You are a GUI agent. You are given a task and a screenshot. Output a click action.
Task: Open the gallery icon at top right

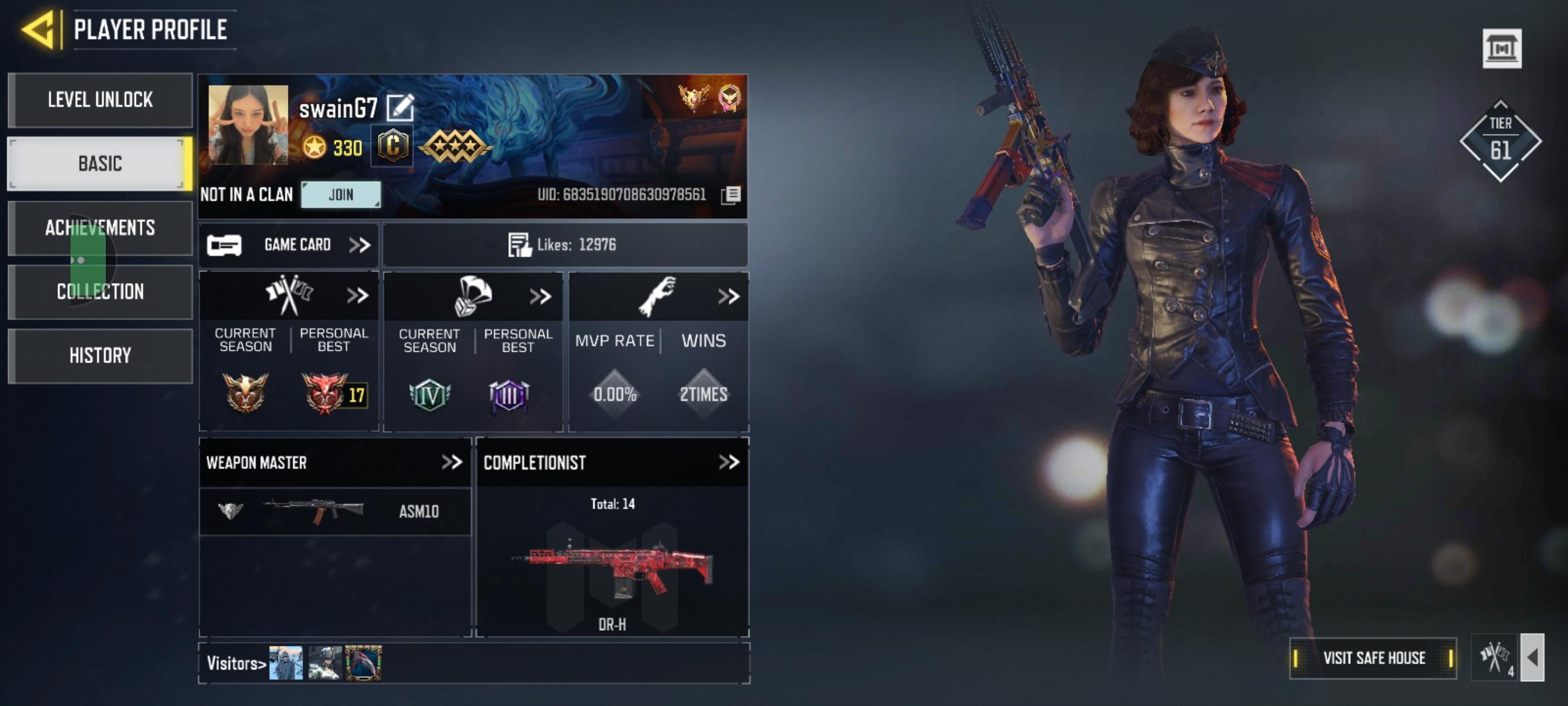[x=1501, y=48]
